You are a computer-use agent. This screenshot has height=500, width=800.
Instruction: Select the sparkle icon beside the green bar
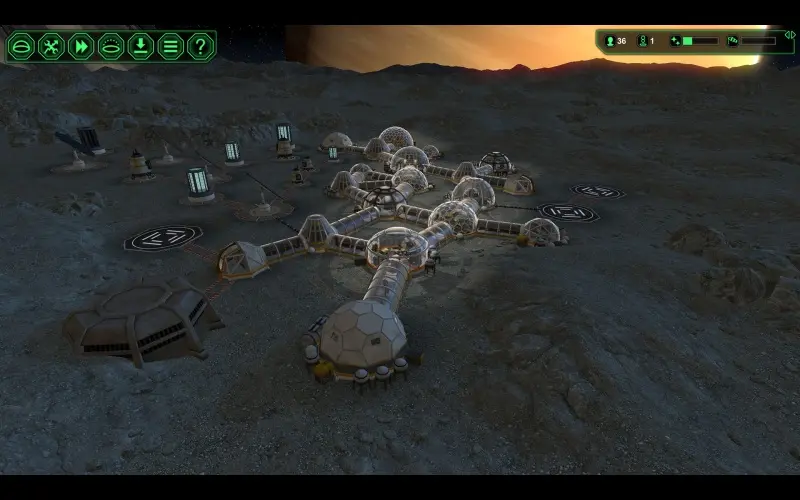[676, 41]
